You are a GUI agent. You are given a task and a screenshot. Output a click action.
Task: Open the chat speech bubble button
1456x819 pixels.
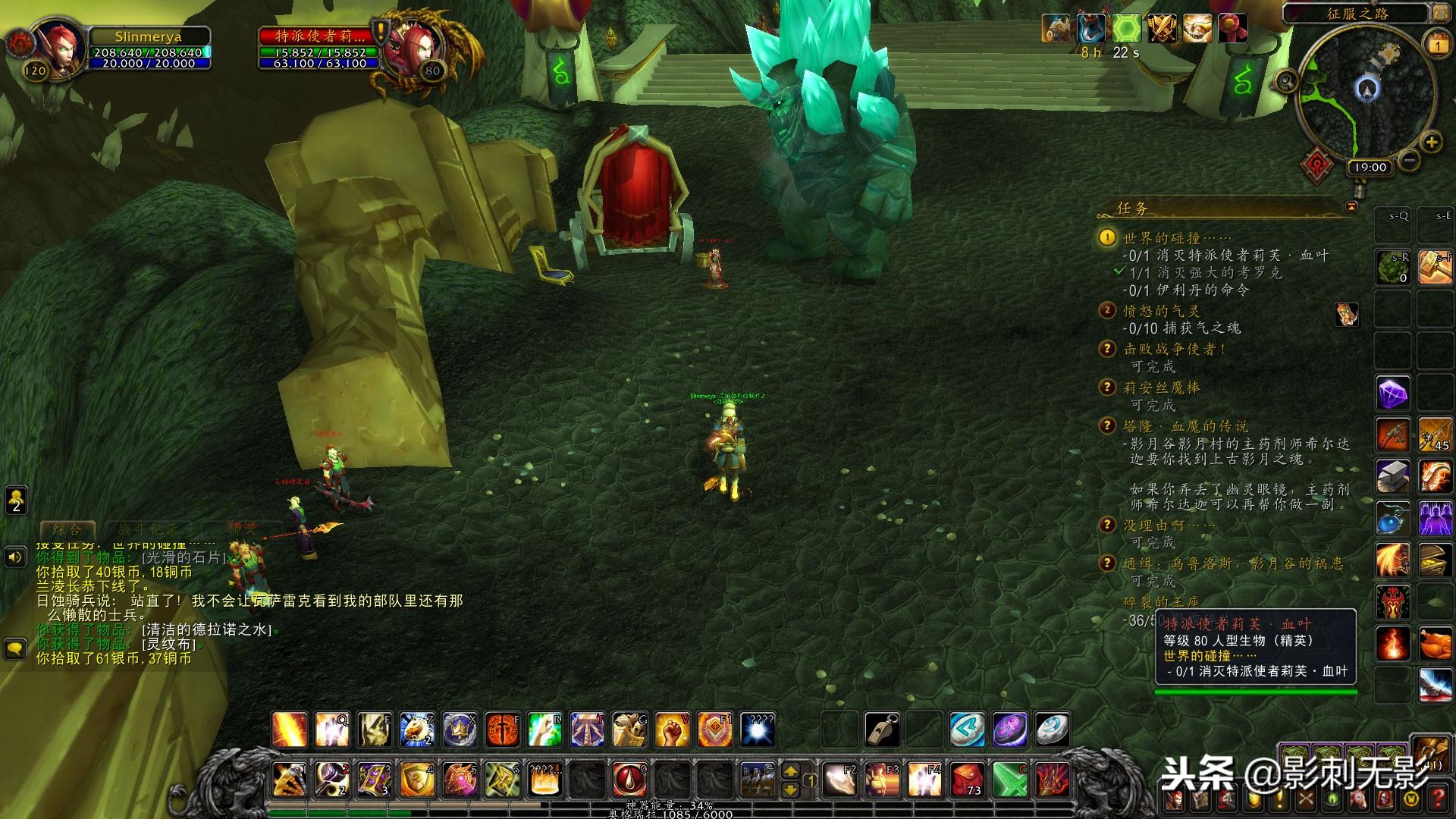(15, 648)
